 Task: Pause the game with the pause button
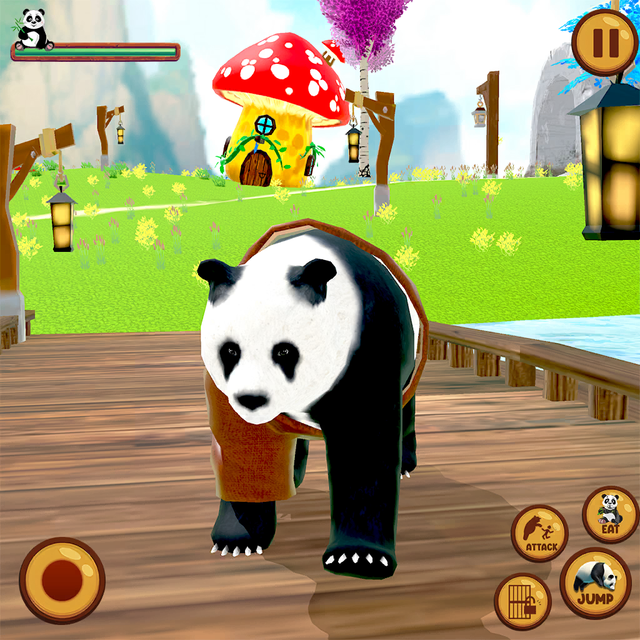coord(604,43)
